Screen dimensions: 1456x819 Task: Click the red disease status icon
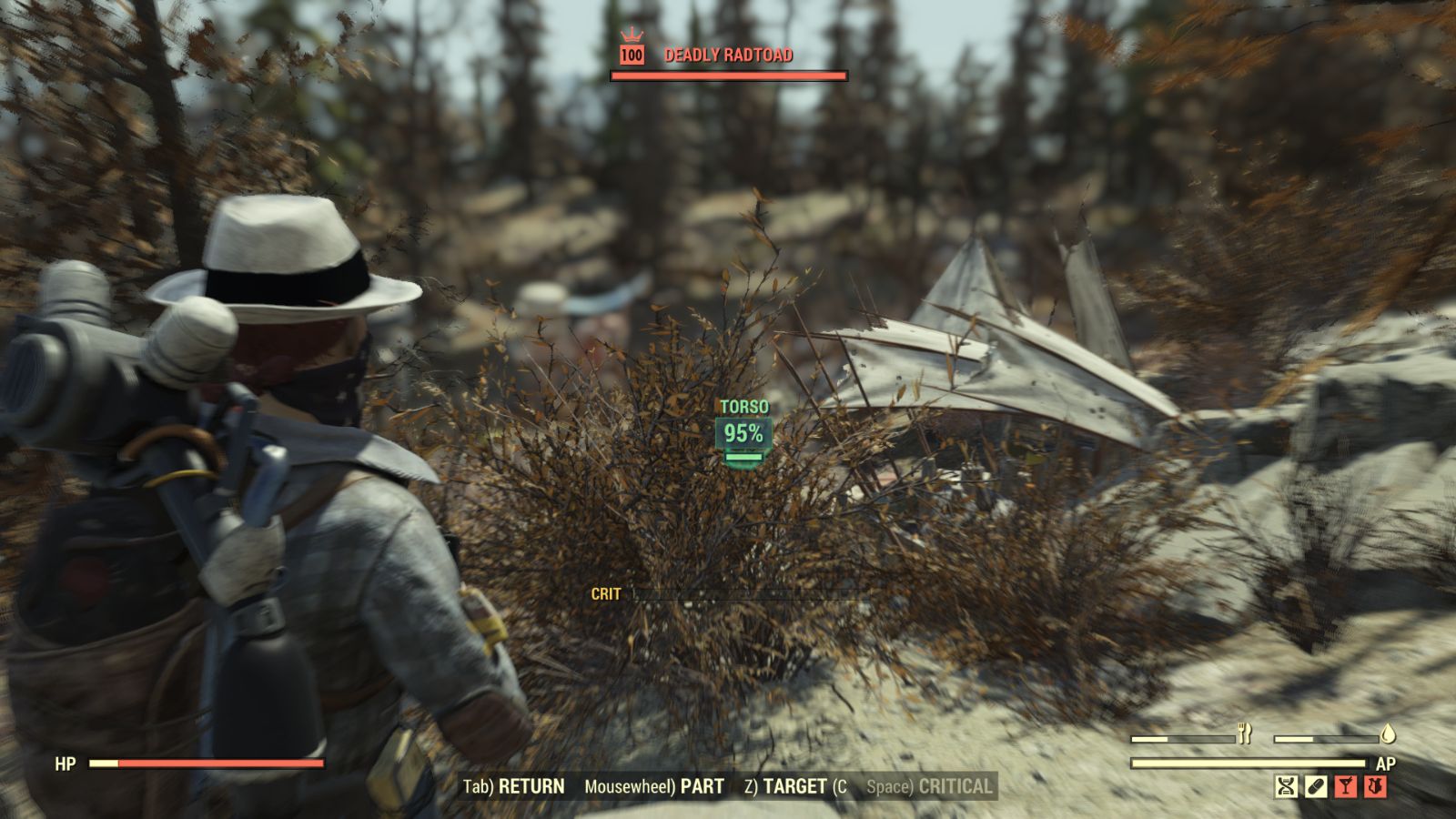pyautogui.click(x=1376, y=786)
